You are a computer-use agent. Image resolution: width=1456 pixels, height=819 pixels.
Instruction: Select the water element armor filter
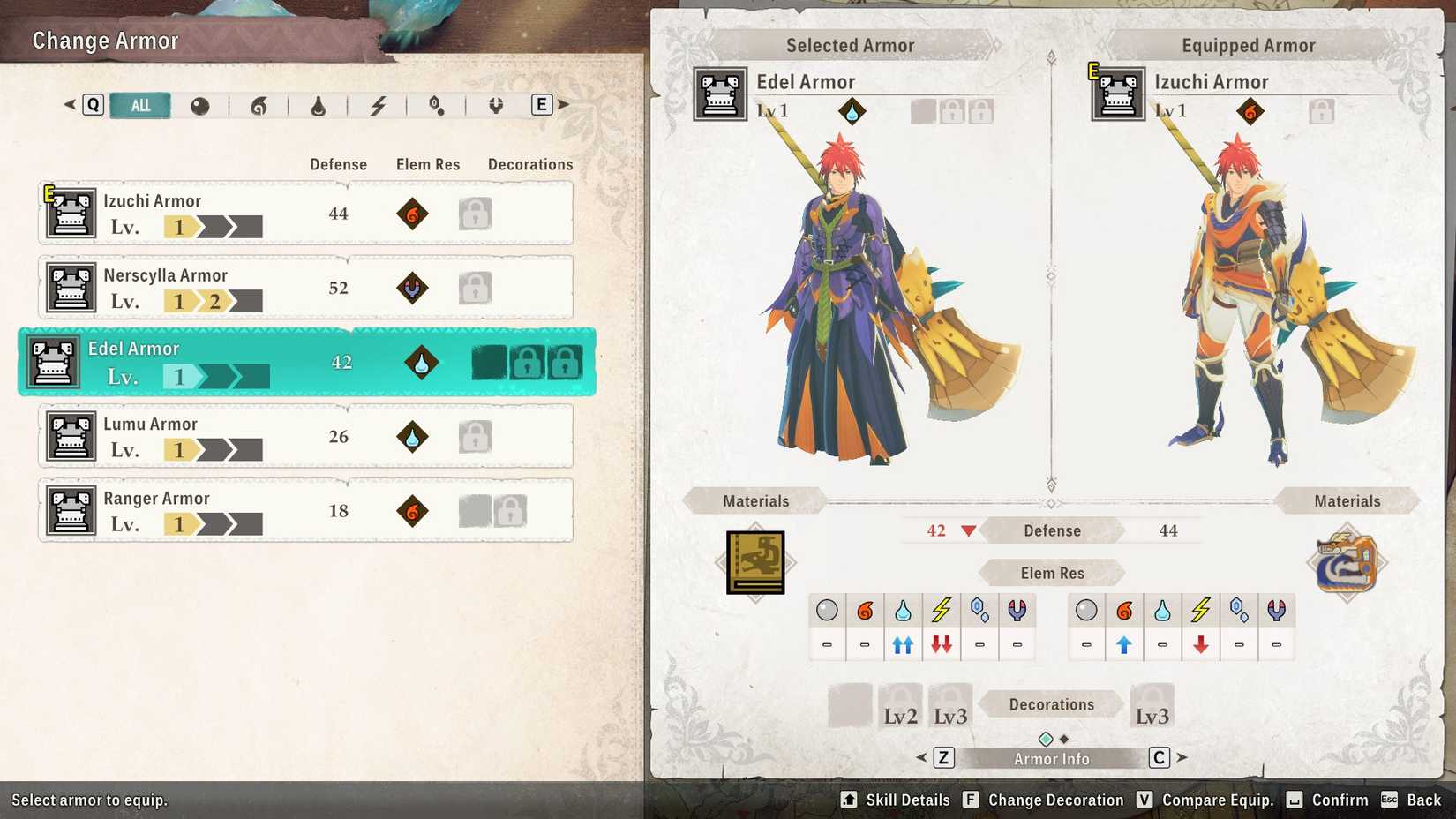click(x=319, y=105)
